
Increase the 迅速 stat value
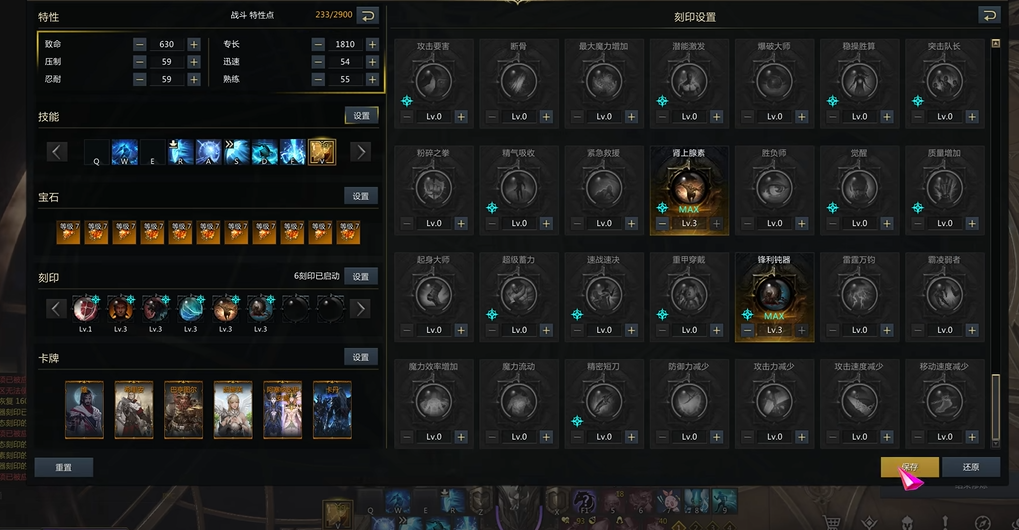click(372, 62)
